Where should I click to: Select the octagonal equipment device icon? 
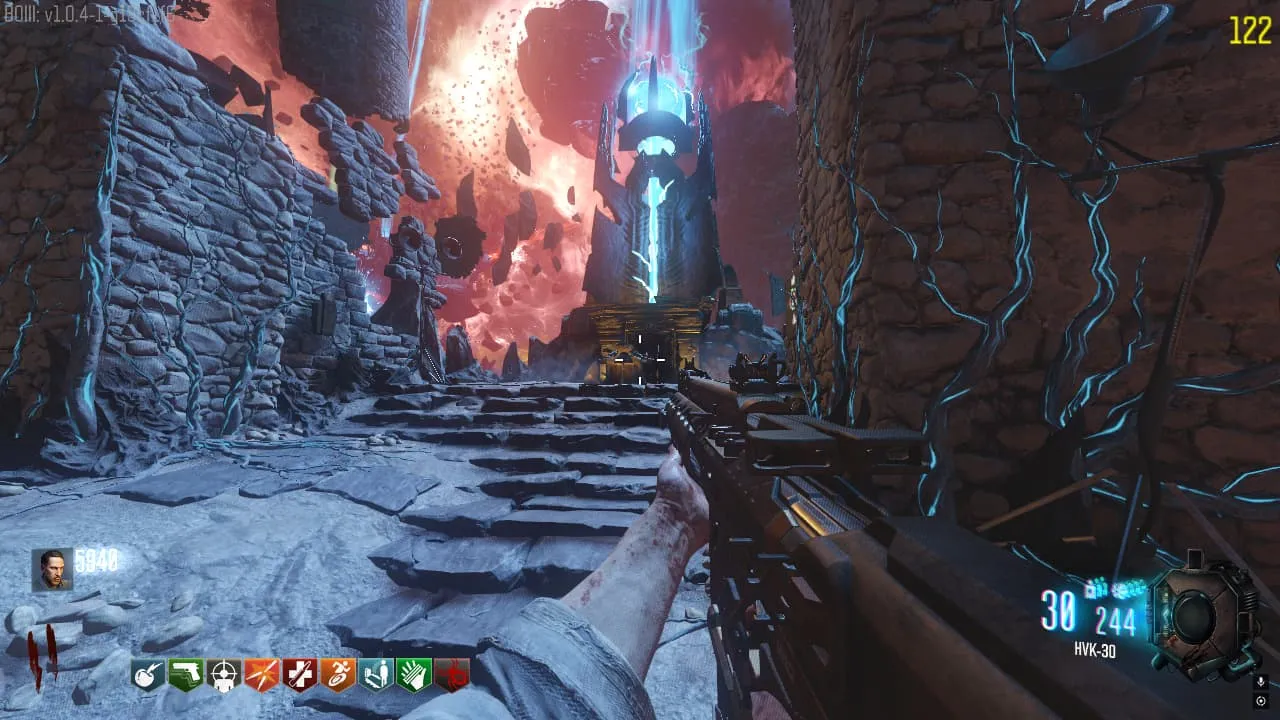pyautogui.click(x=1203, y=614)
